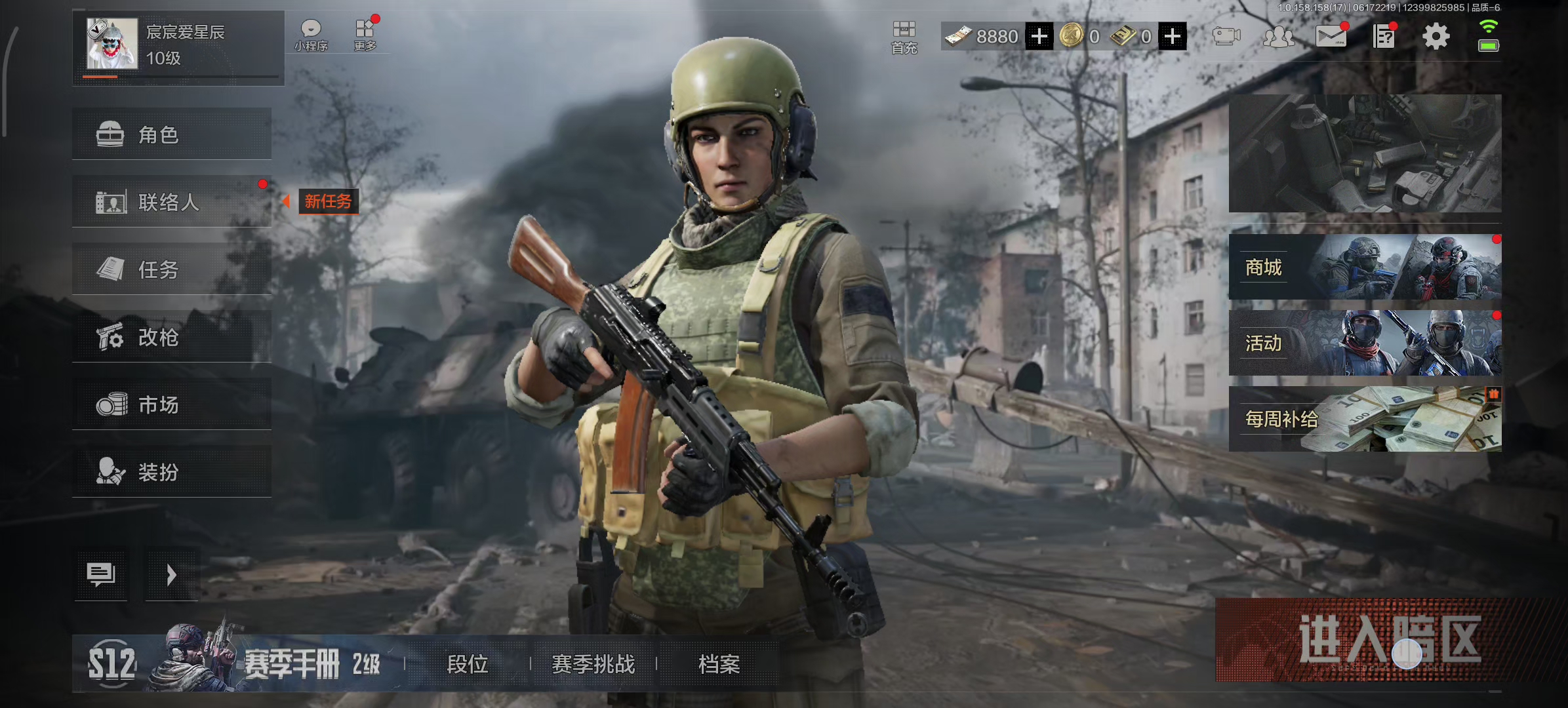Open the chat message box icon
1568x708 pixels.
pos(100,574)
